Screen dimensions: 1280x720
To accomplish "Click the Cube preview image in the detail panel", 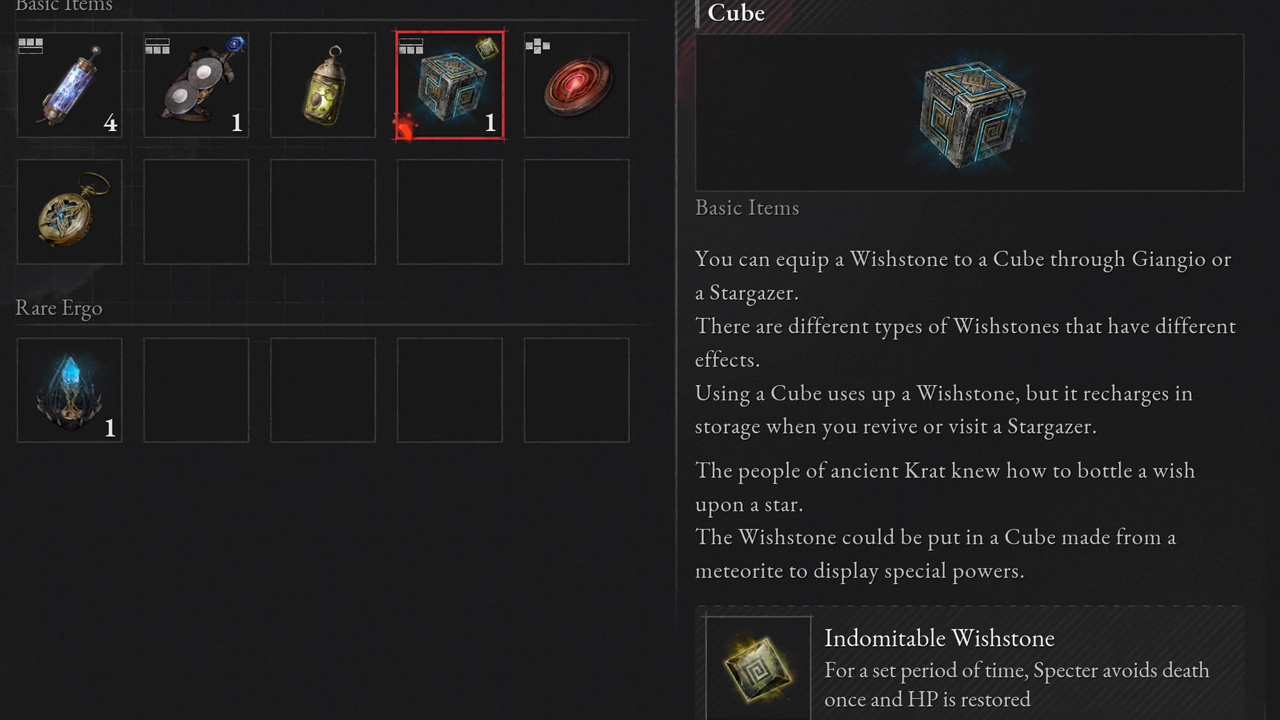I will point(968,112).
